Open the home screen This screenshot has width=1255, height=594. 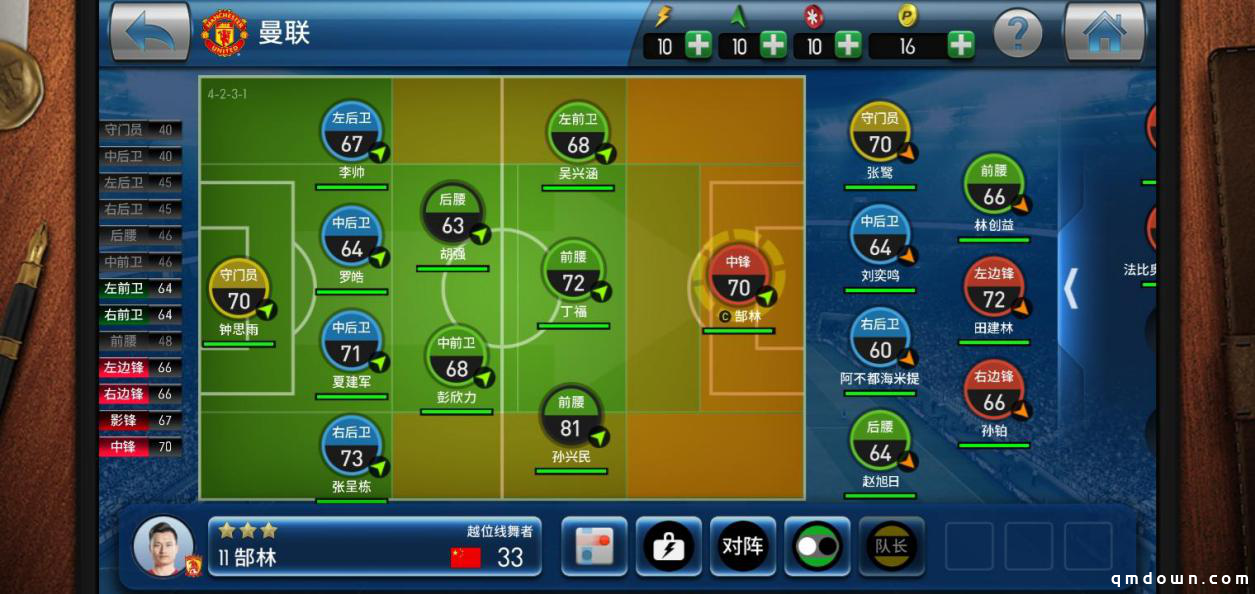coord(1104,32)
